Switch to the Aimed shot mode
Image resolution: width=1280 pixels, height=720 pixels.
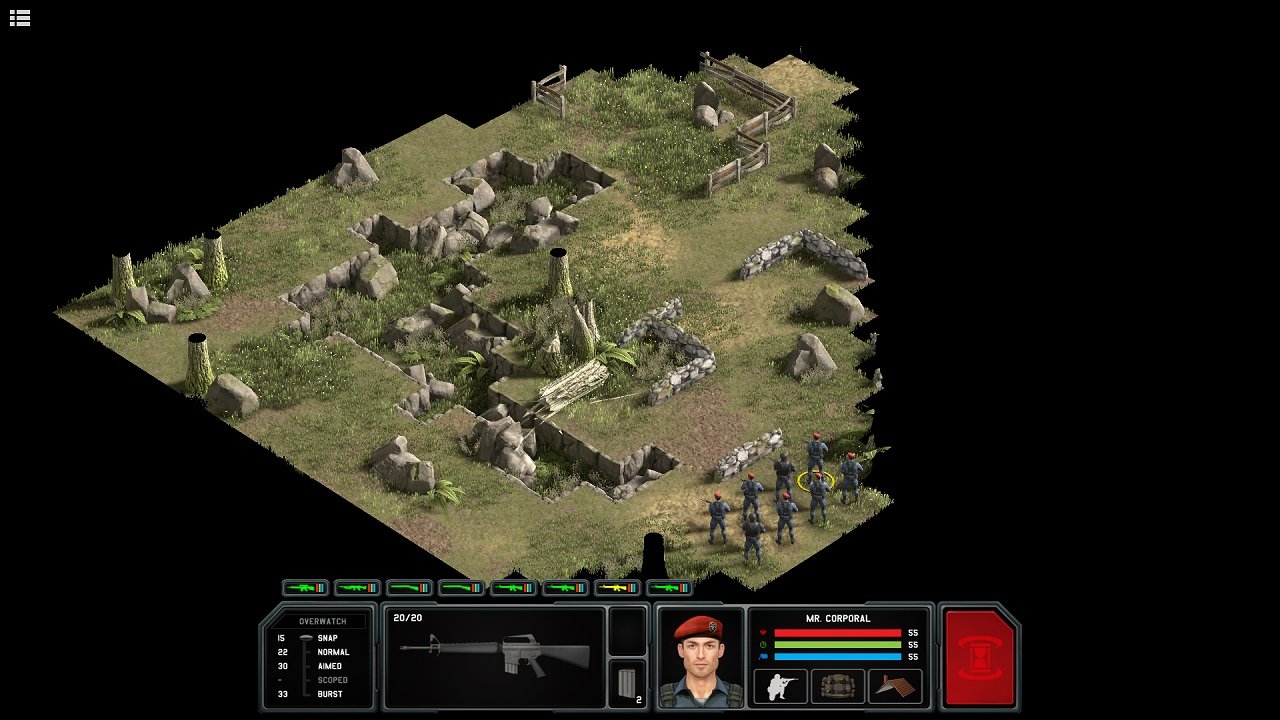pos(329,666)
